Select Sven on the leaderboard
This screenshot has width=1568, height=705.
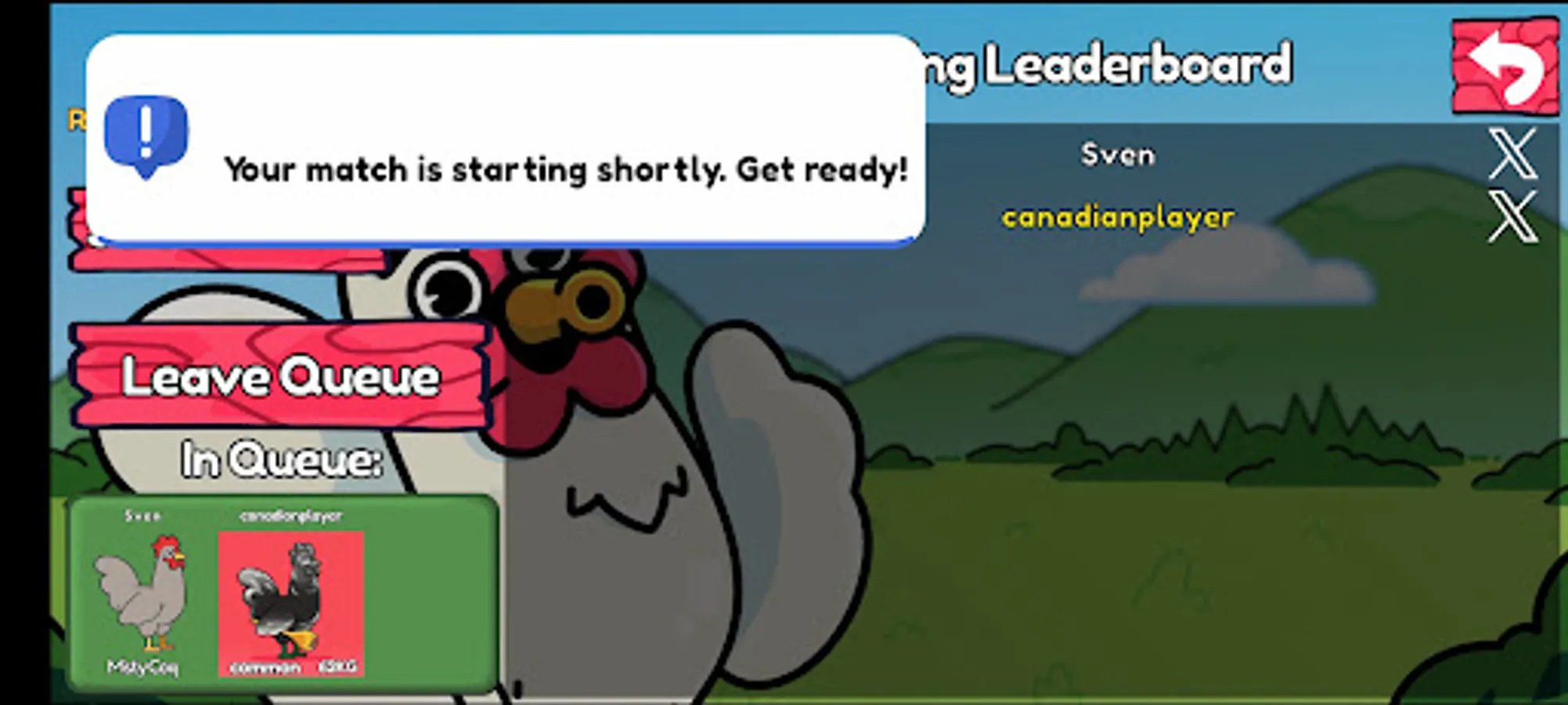pos(1116,154)
